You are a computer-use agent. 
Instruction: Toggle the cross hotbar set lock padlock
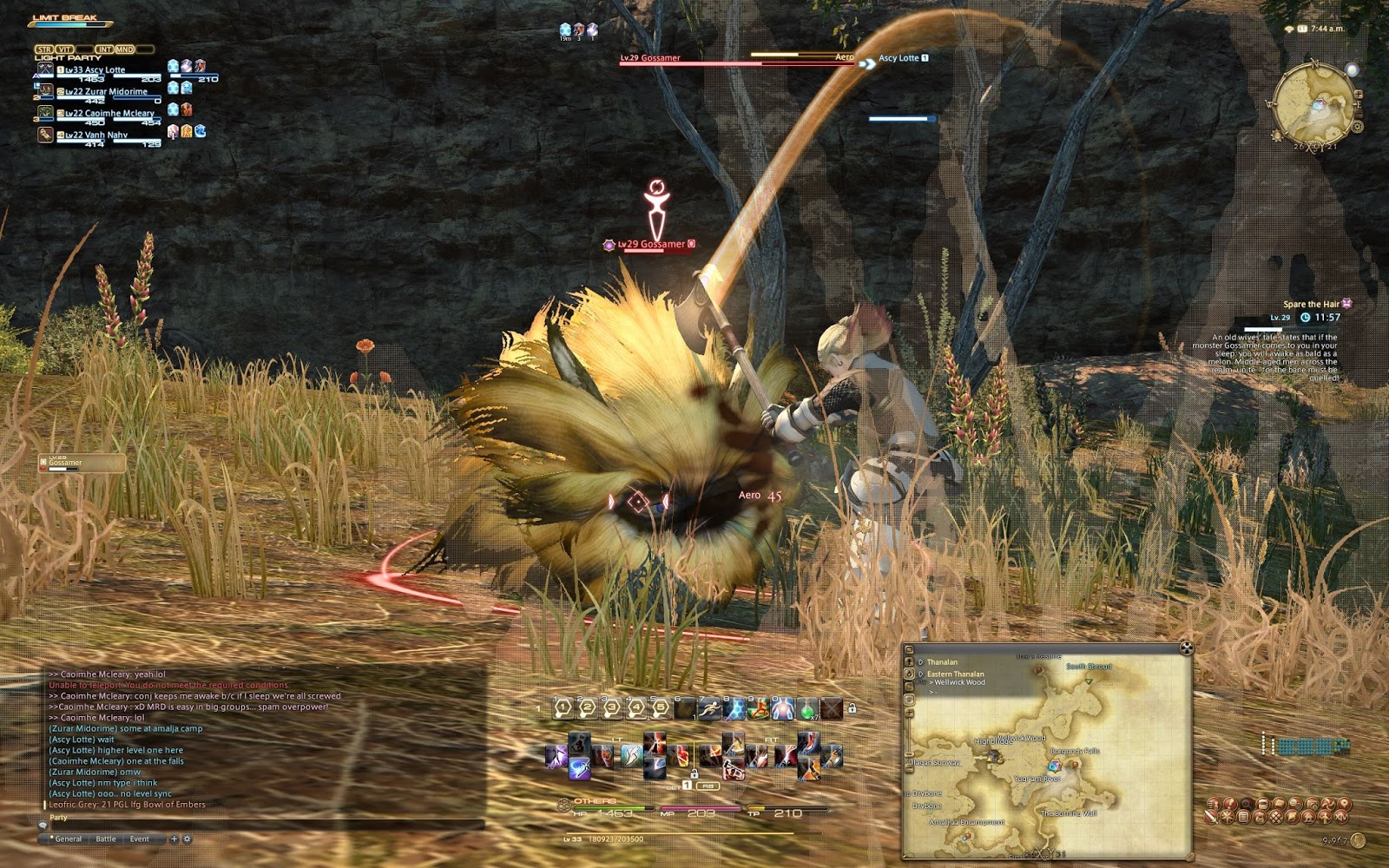(x=694, y=773)
